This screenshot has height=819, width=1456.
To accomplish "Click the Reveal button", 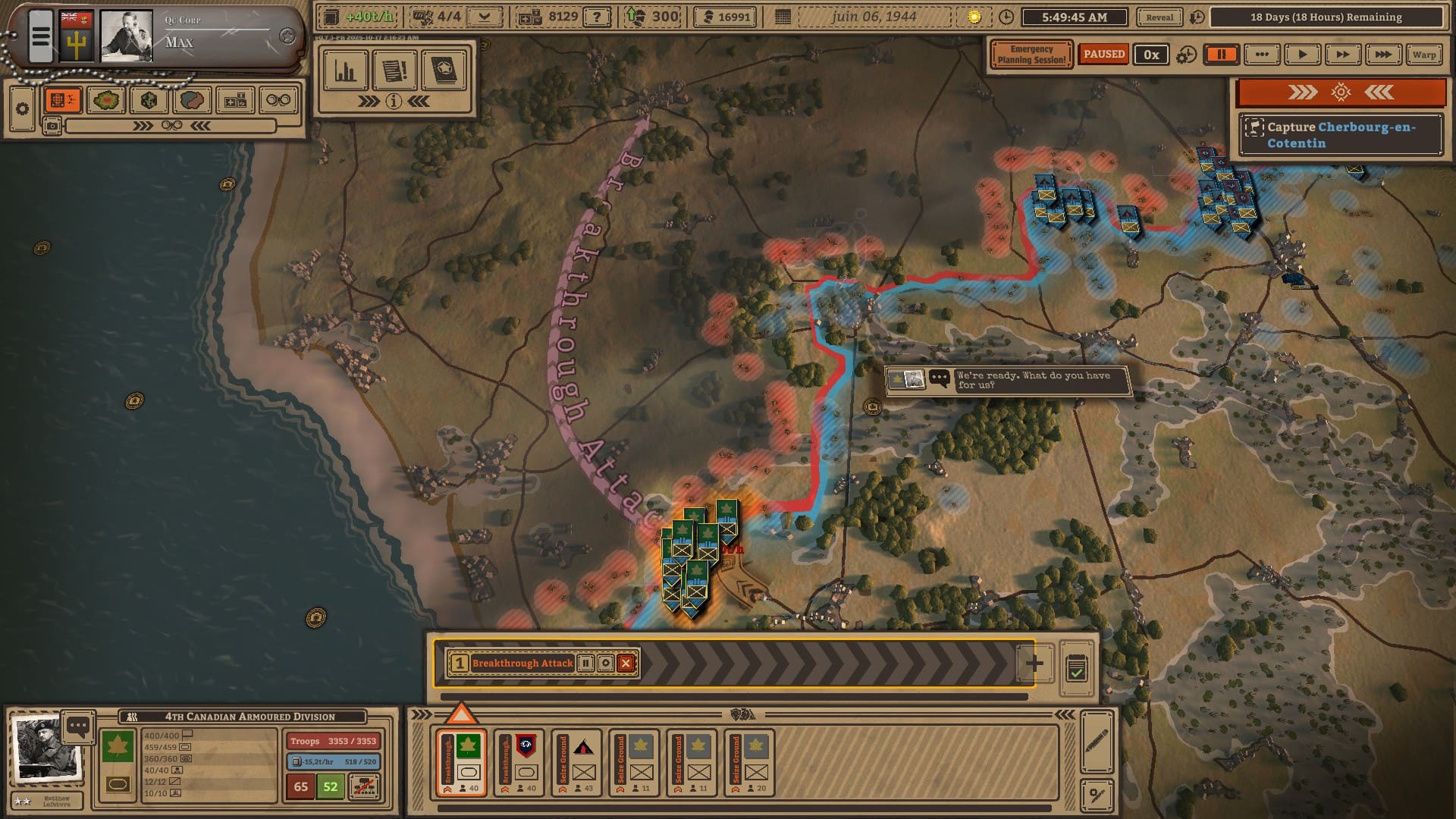I will coord(1159,17).
